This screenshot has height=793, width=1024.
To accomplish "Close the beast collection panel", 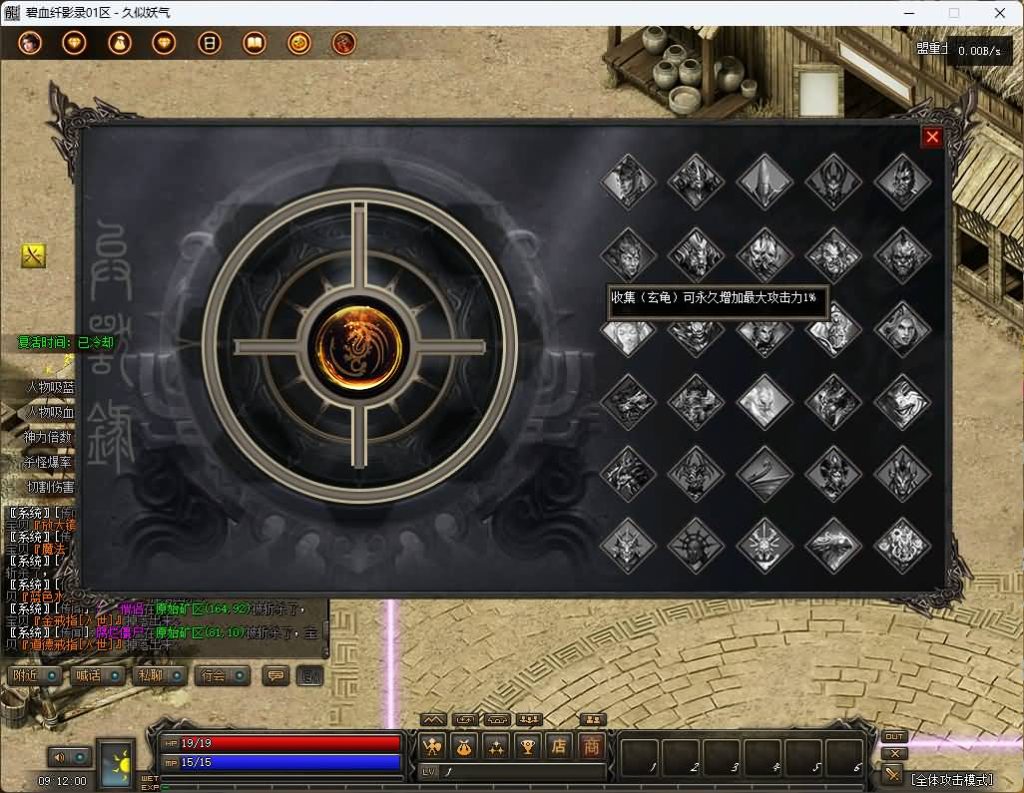I will pyautogui.click(x=932, y=138).
